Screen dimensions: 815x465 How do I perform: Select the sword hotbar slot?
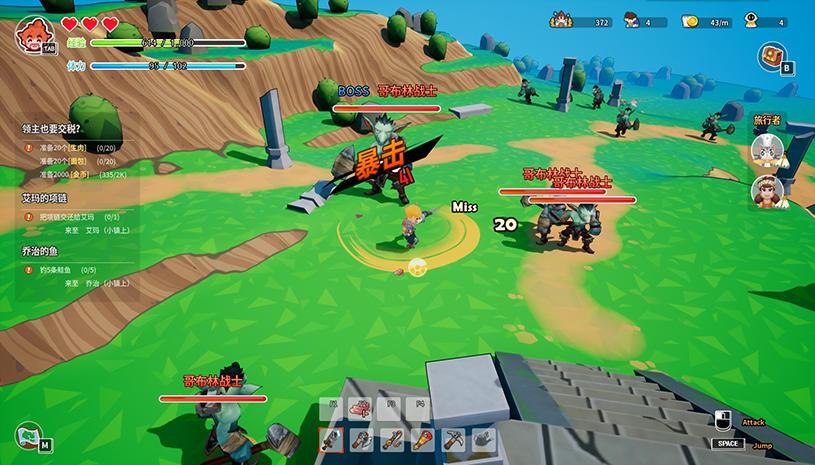[332, 439]
